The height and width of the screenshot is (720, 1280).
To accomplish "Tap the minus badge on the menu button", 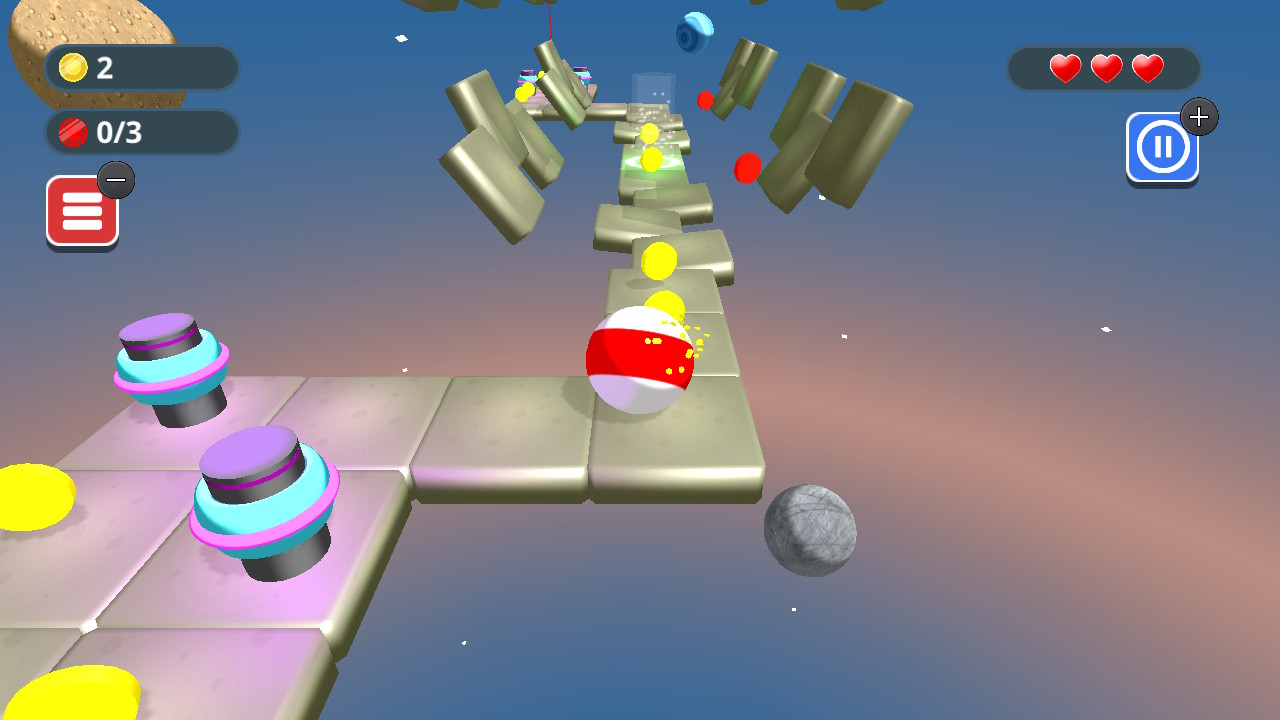I will point(117,180).
